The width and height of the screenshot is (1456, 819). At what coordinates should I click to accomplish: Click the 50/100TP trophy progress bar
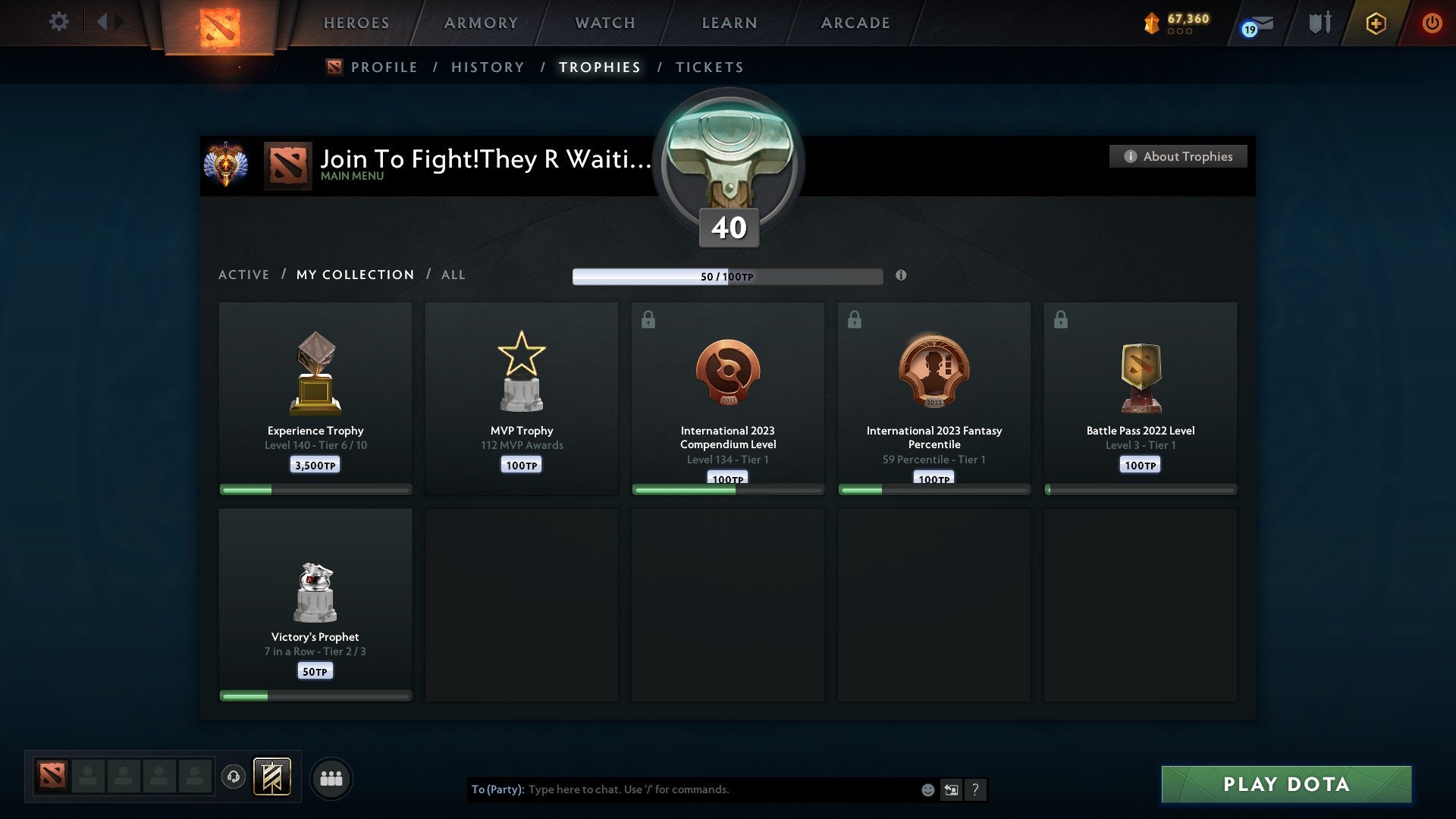click(x=728, y=276)
